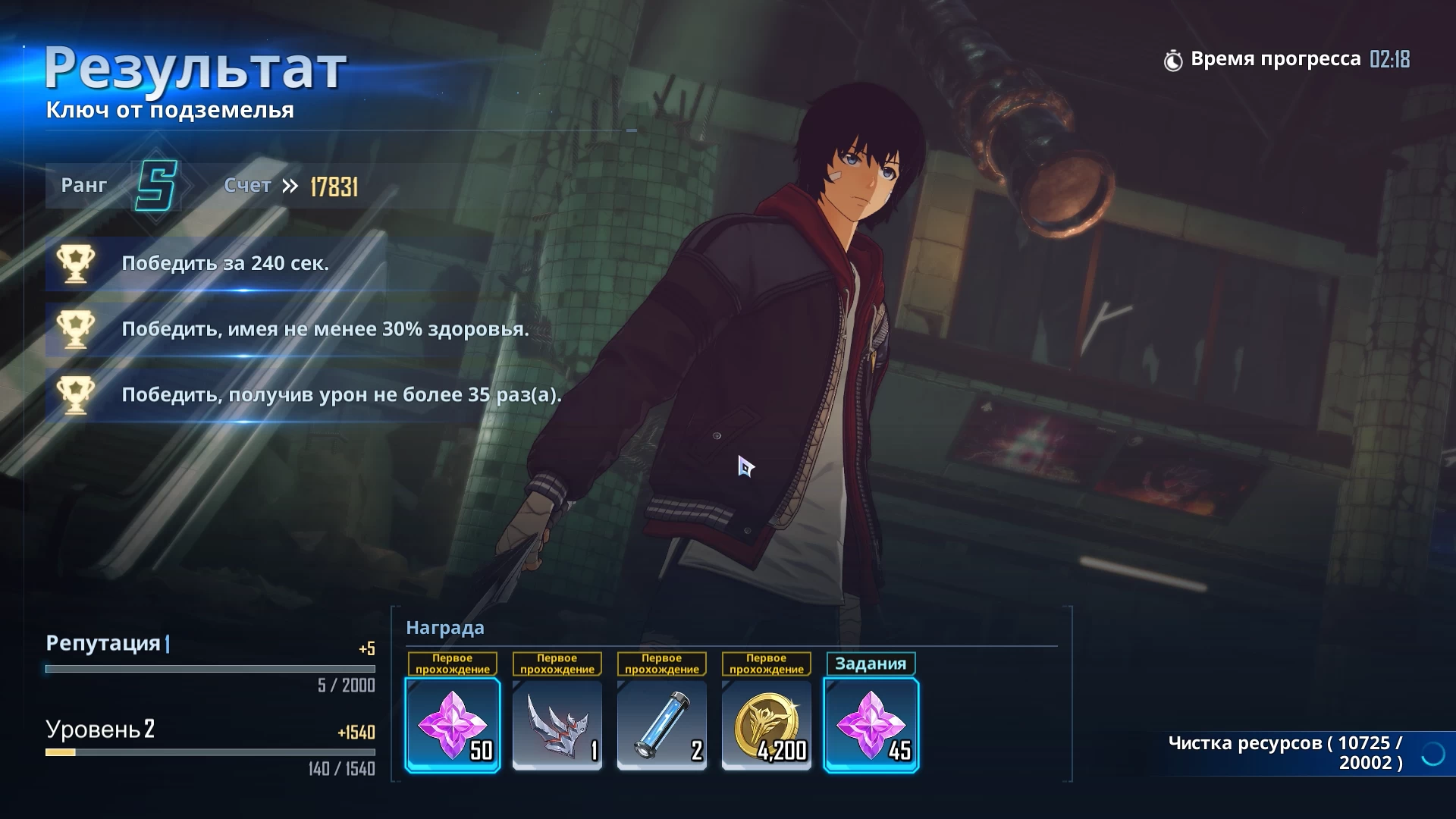Select the pink crystal reward showing 45
This screenshot has width=1456, height=819.
tap(871, 725)
